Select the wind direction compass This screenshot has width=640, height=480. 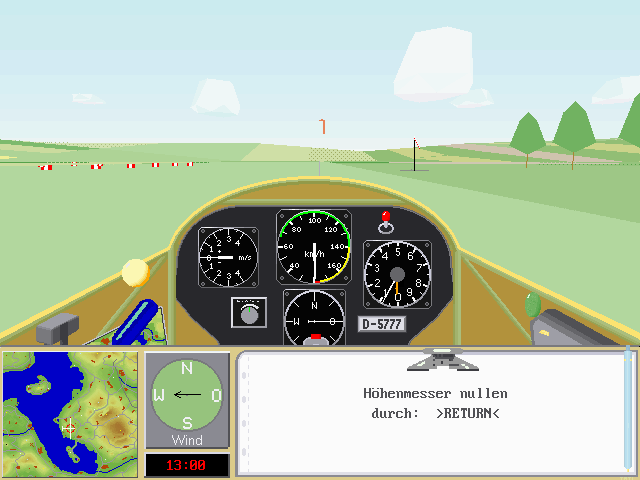[x=187, y=394]
